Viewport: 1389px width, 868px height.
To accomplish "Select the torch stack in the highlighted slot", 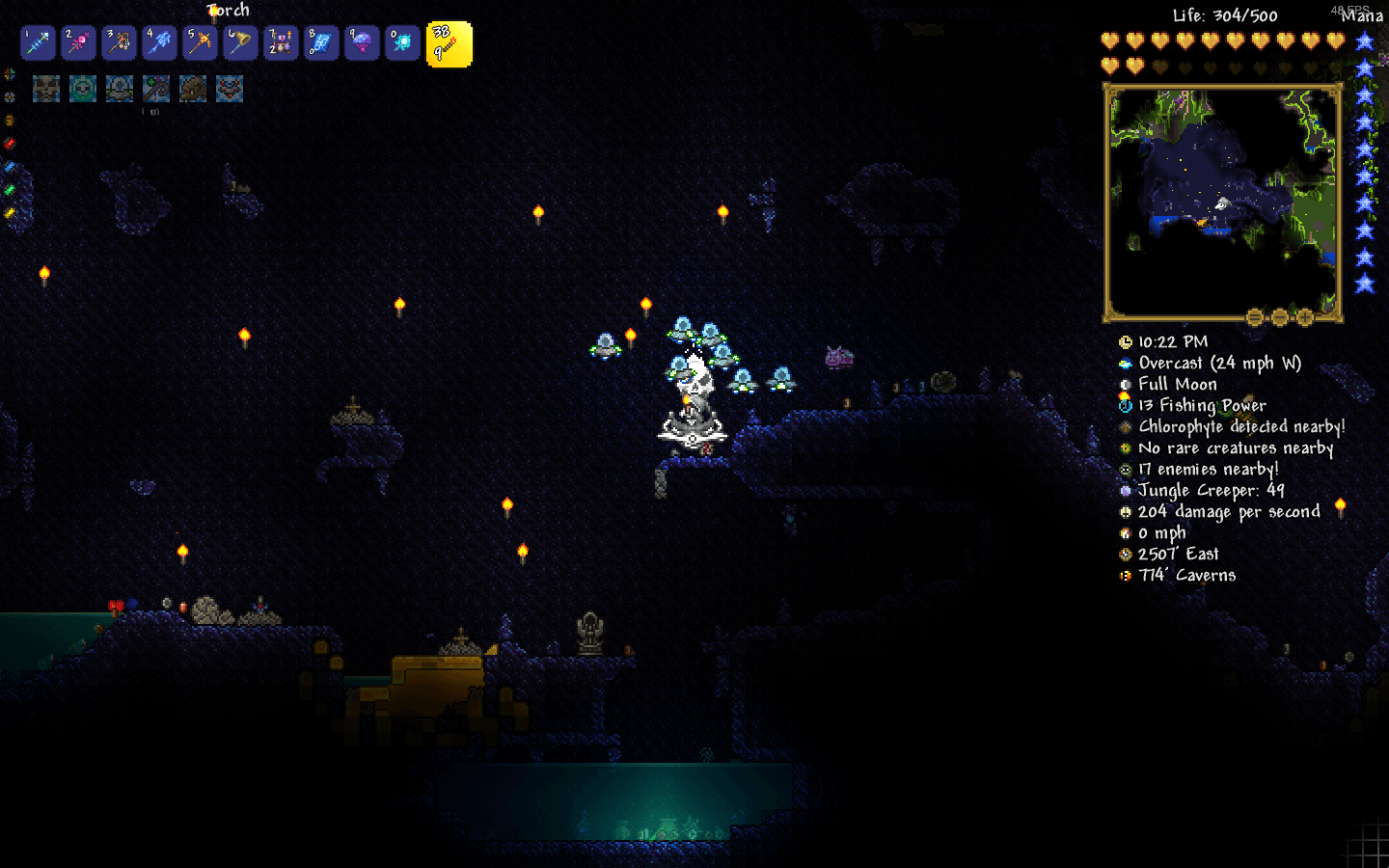I will [449, 43].
